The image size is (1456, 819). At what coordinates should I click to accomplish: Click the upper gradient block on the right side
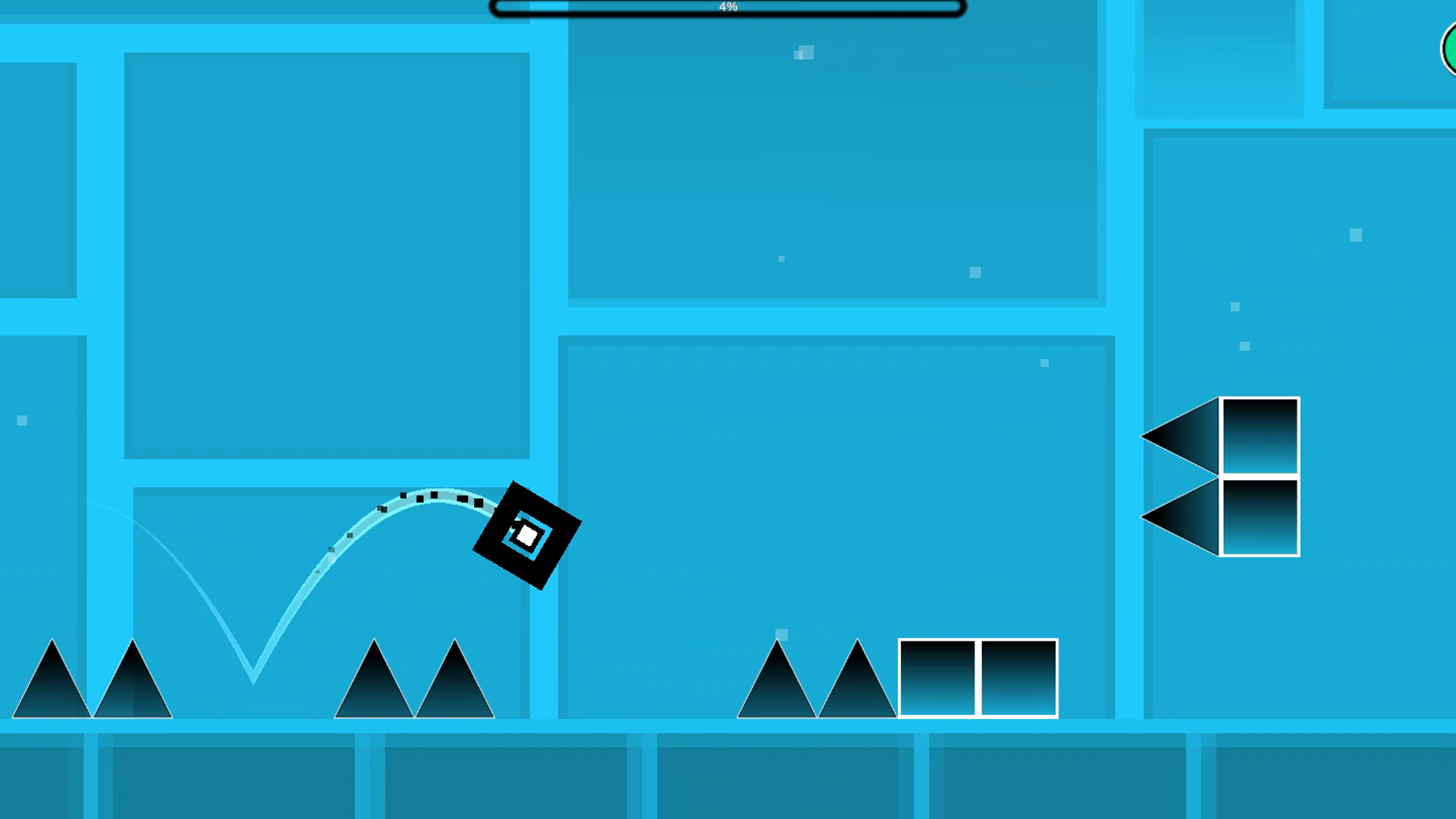(1259, 436)
